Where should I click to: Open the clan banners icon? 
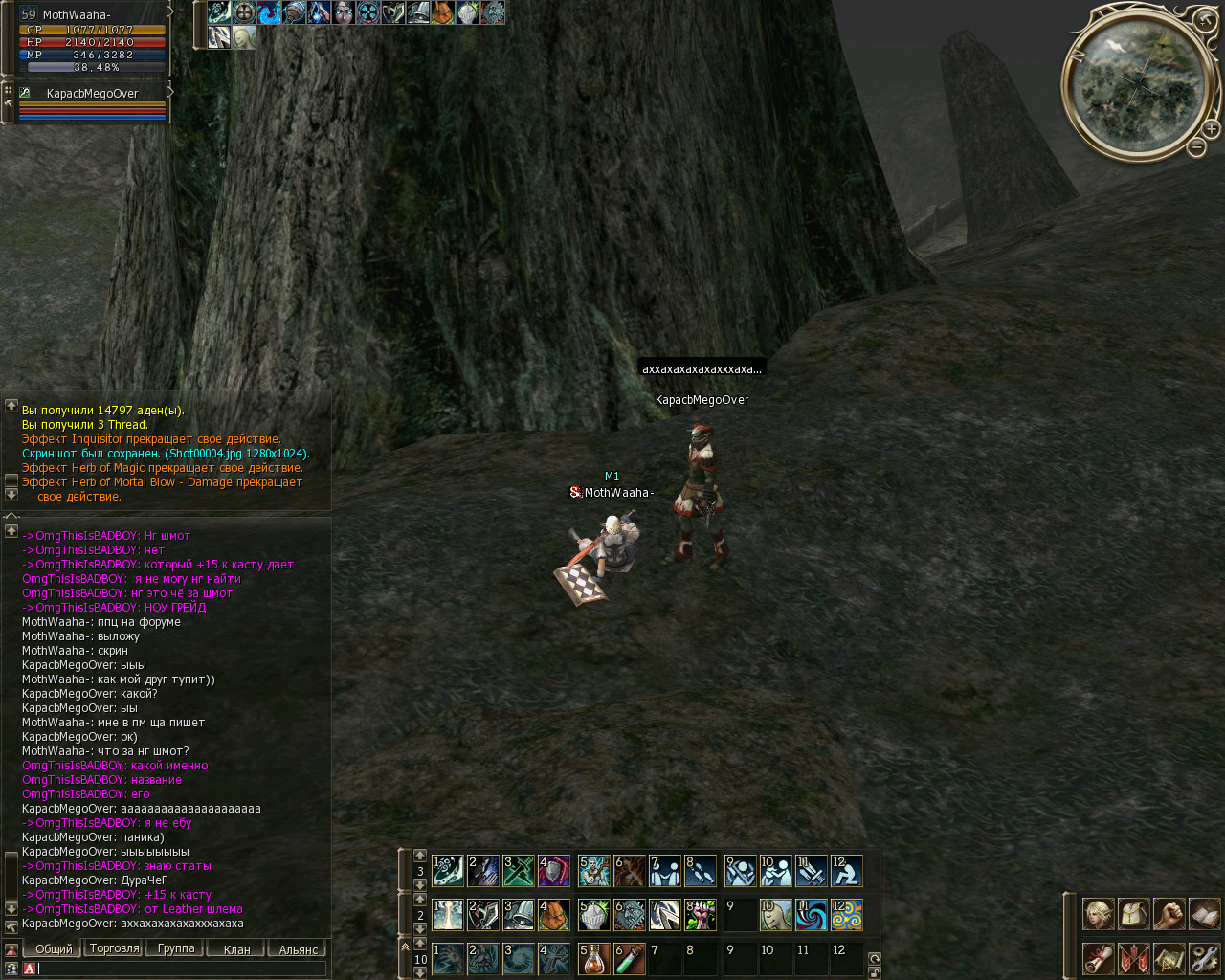(x=1133, y=957)
